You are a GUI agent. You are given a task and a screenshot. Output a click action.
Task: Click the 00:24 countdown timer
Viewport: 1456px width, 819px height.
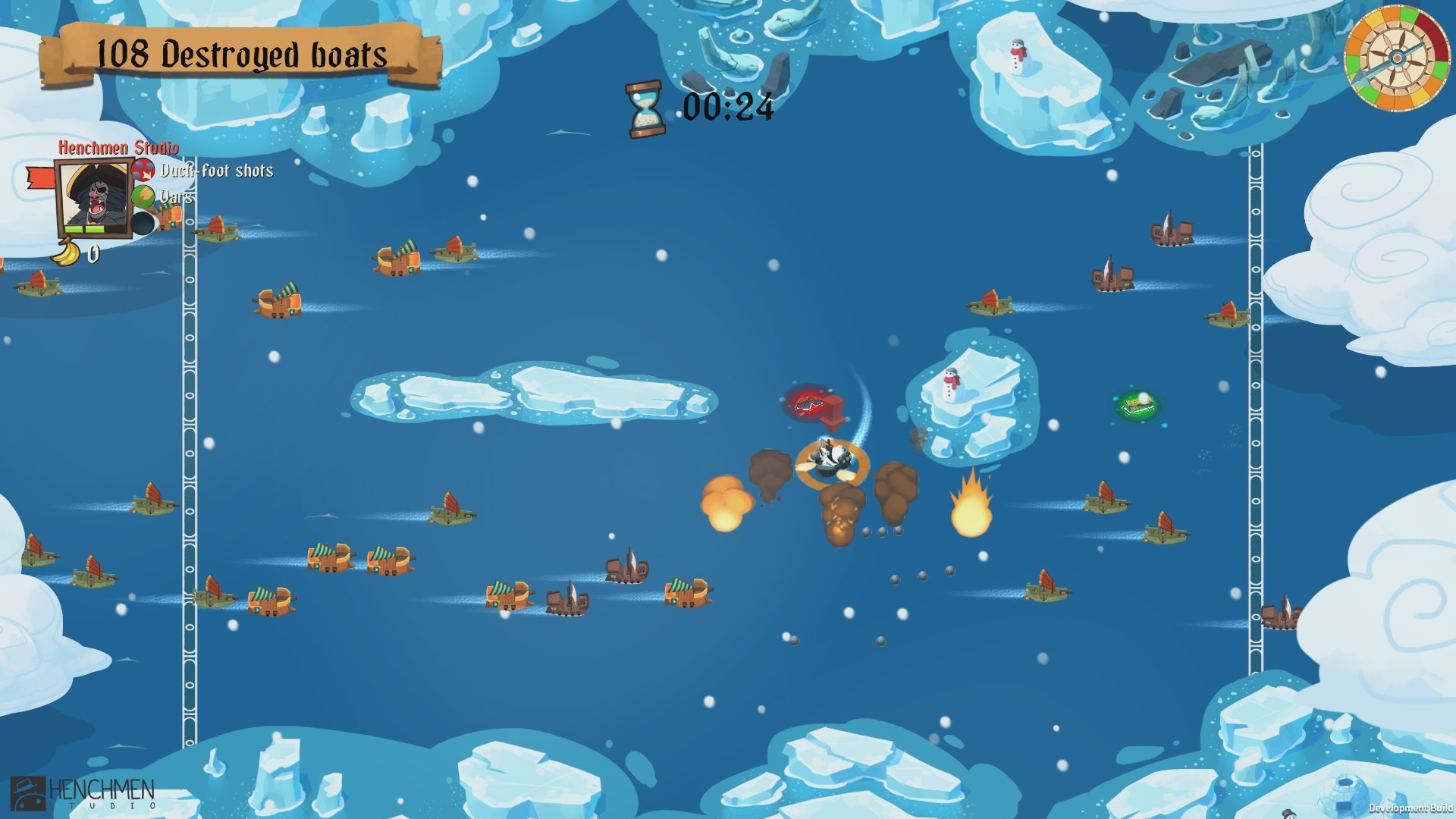730,108
